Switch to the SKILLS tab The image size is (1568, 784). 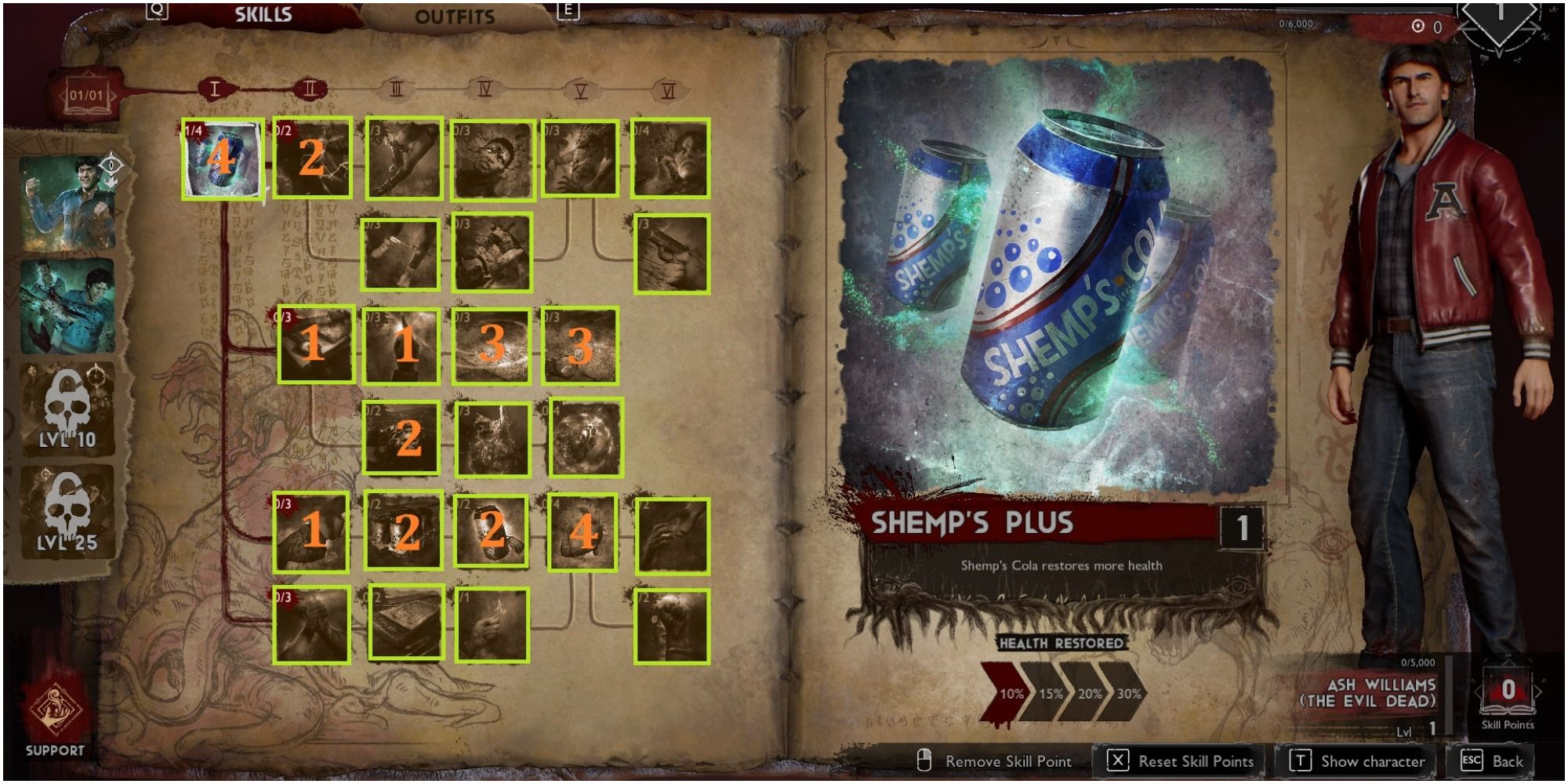(x=263, y=13)
